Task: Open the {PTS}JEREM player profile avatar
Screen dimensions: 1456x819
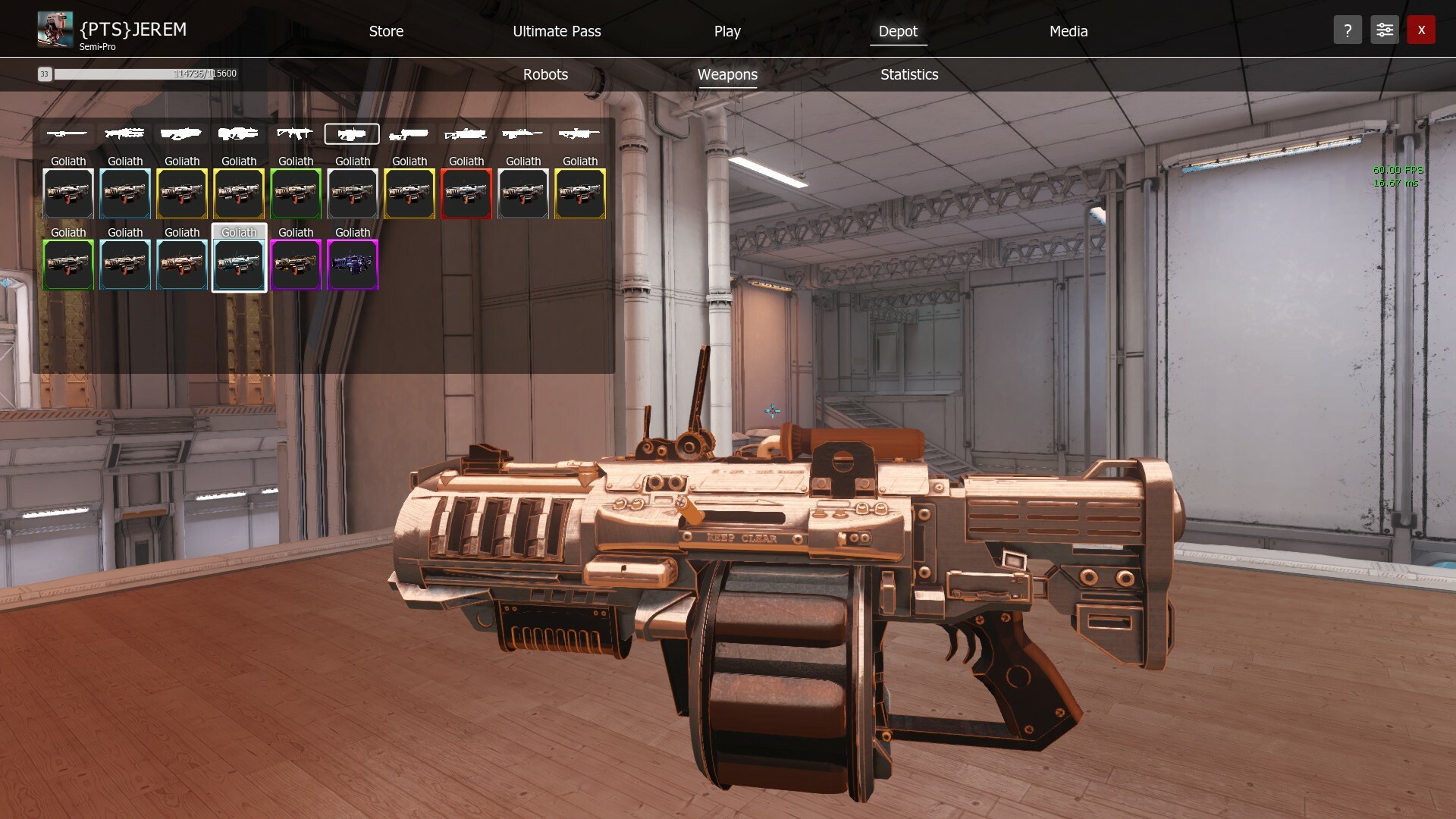Action: 54,29
